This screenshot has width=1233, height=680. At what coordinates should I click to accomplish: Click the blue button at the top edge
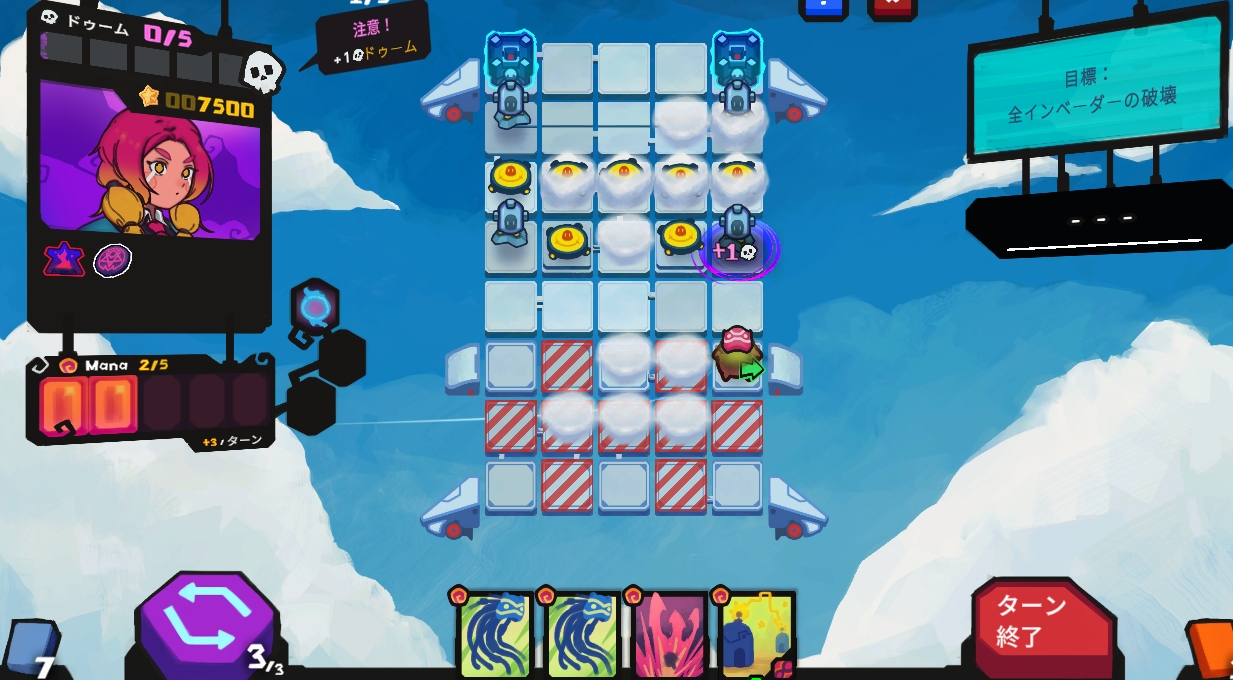pos(823,7)
